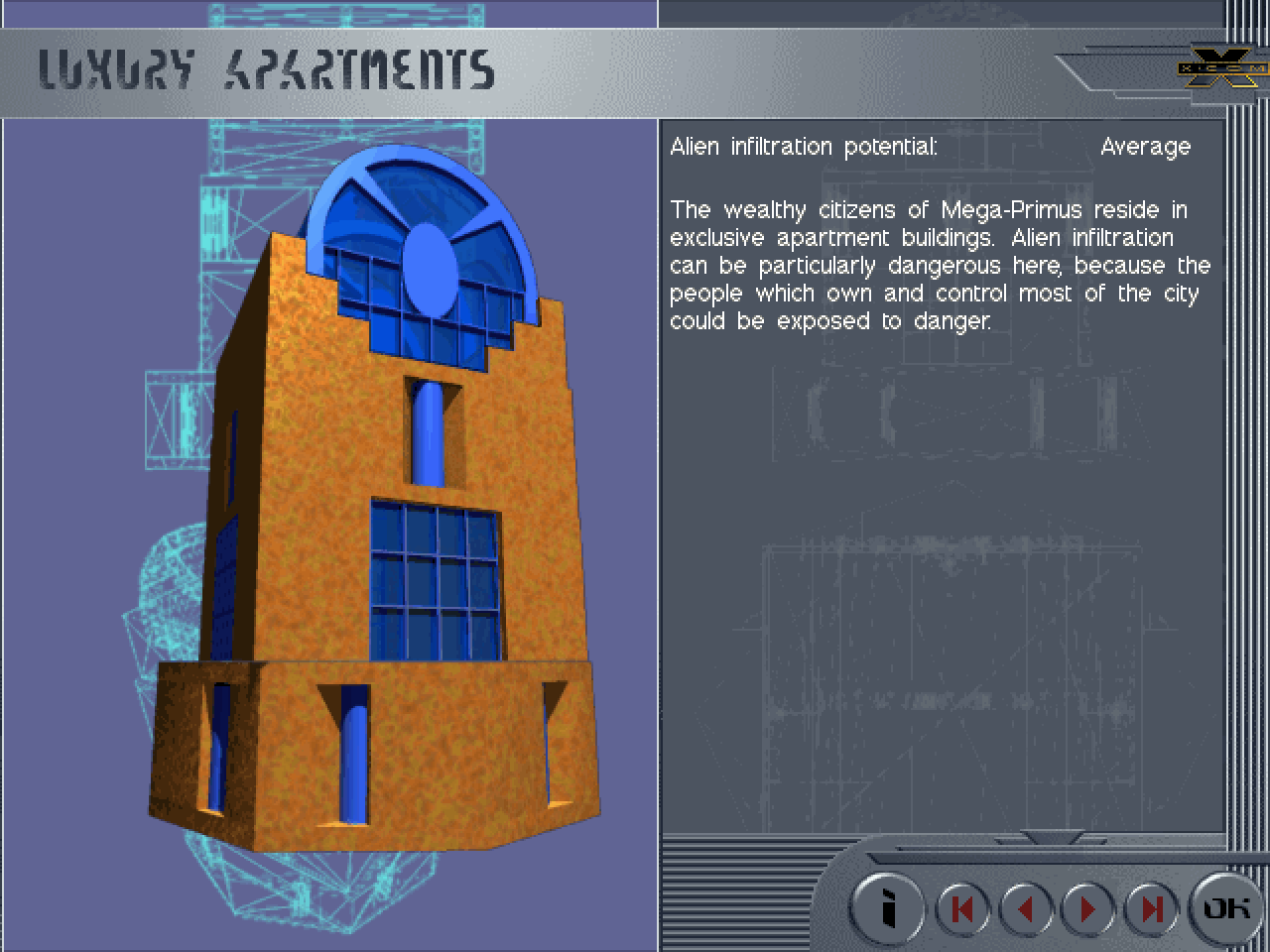Jump to the first entry with the skip-back arrow
Viewport: 1270px width, 952px height.
[x=961, y=908]
